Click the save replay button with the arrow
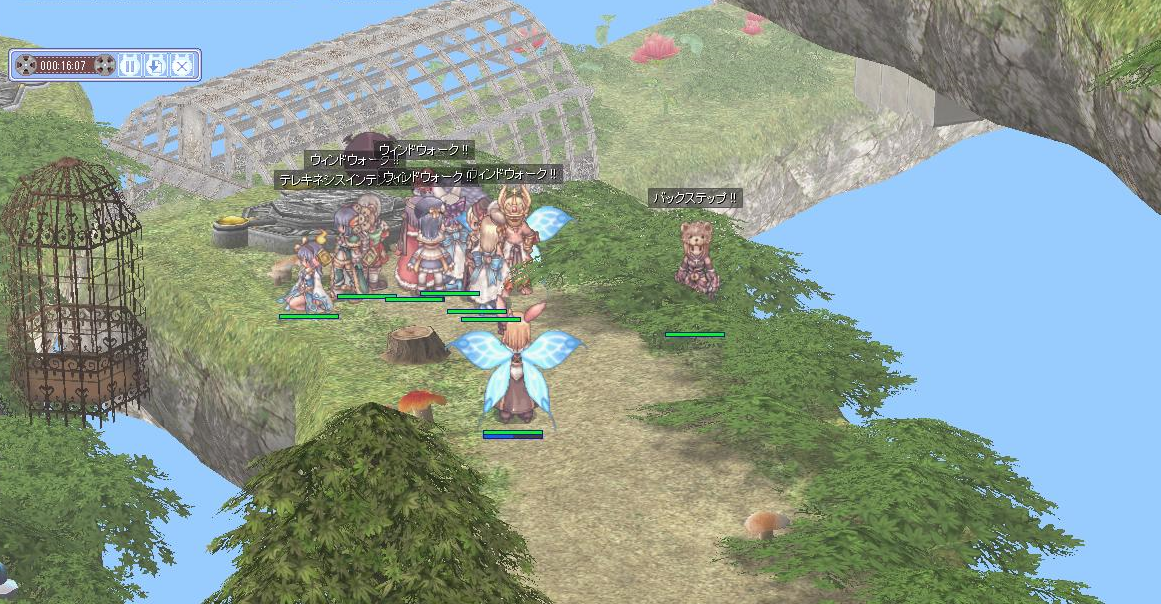Image resolution: width=1161 pixels, height=604 pixels. point(155,66)
